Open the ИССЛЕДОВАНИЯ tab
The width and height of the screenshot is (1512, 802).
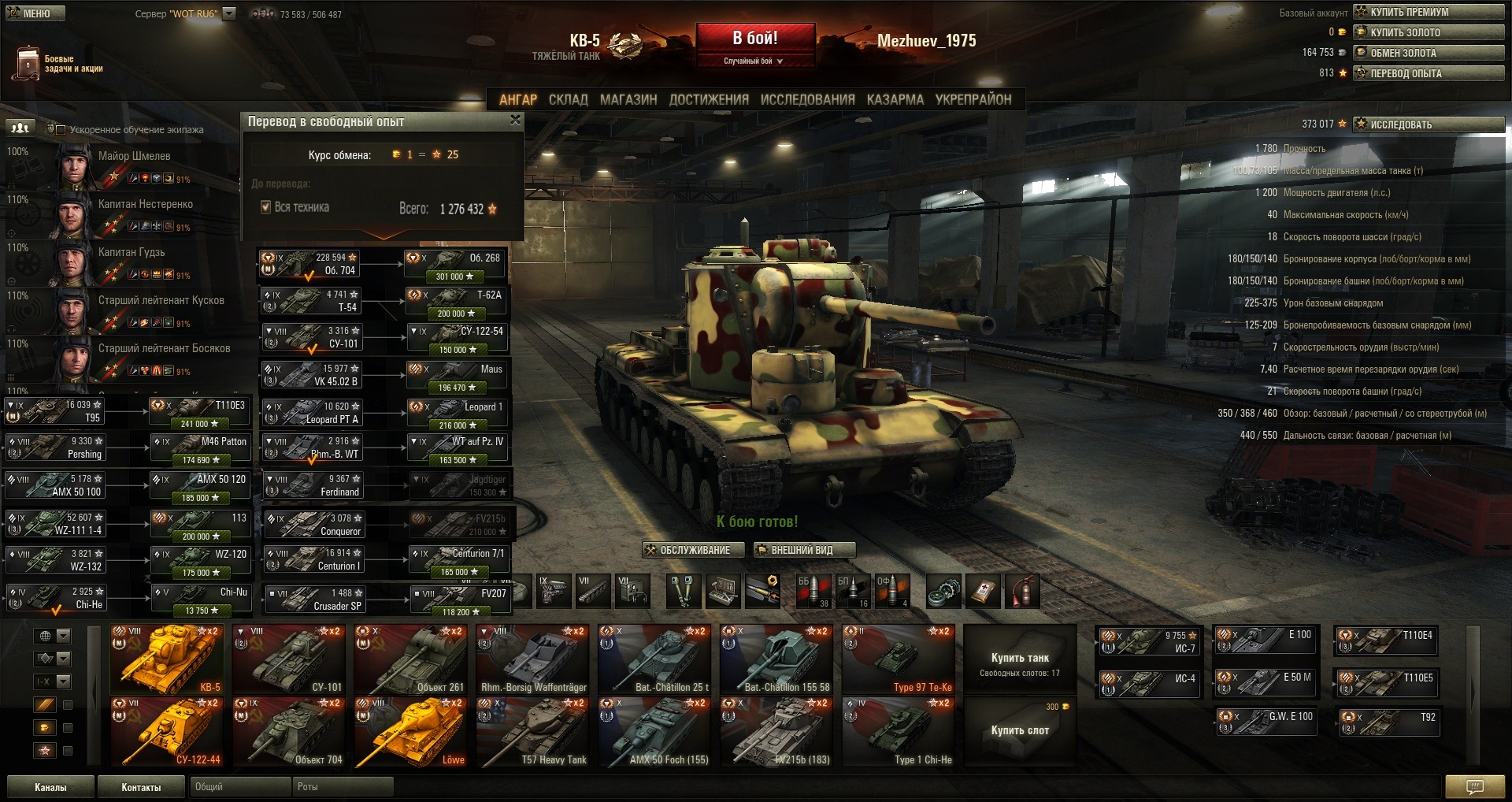(807, 99)
